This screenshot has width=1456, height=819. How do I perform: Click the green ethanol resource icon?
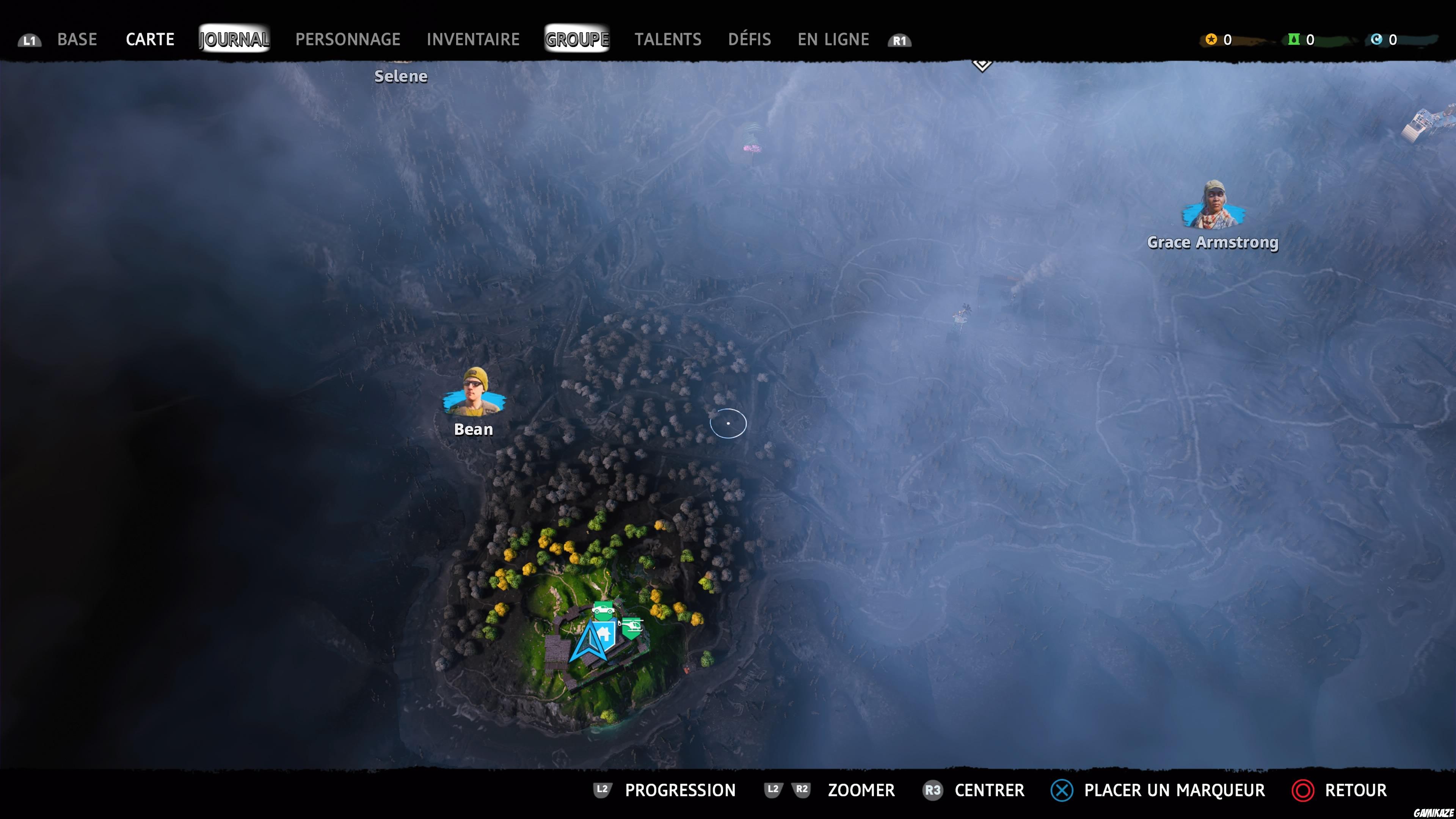point(1295,39)
